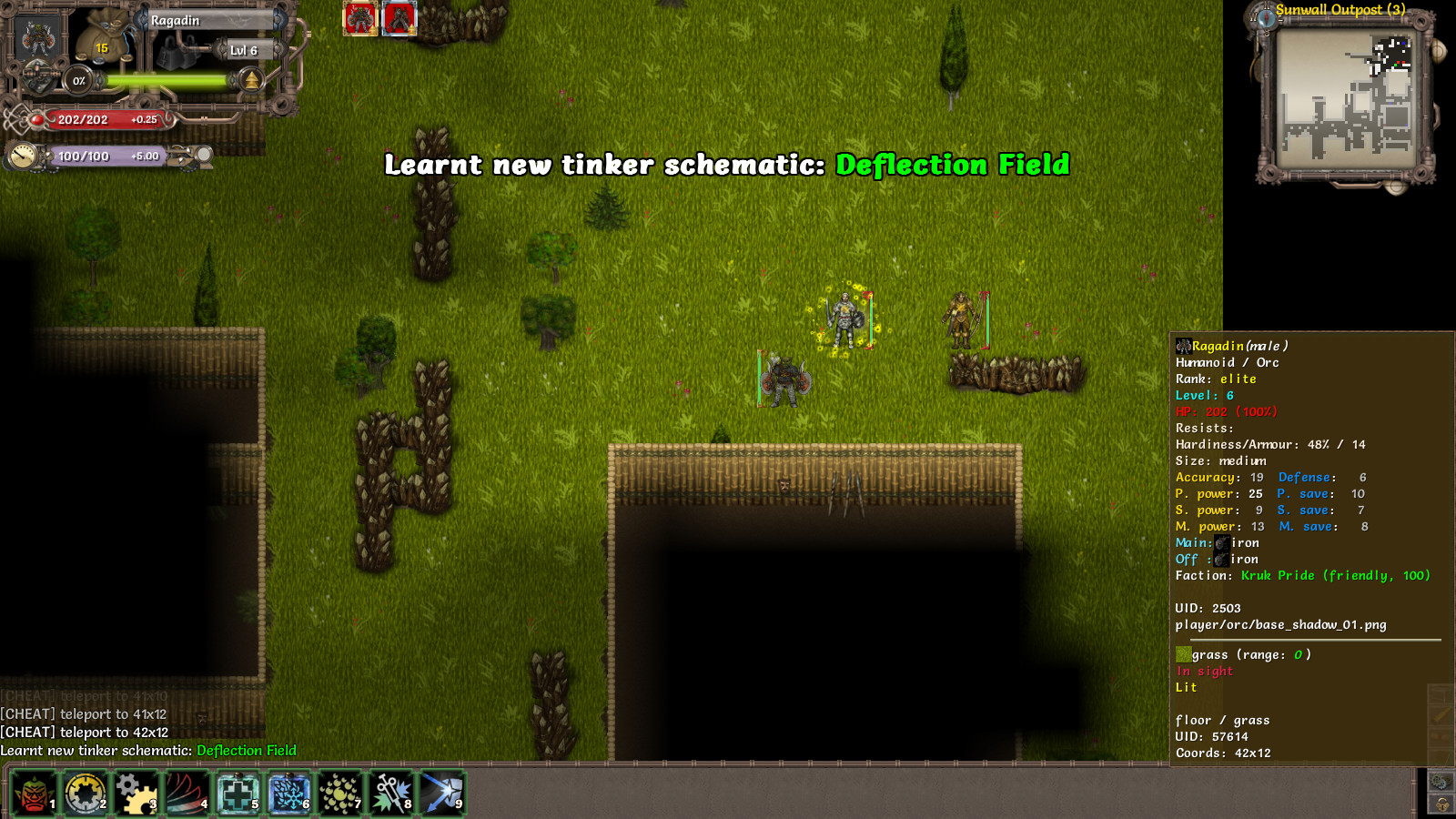Viewport: 1456px width, 819px height.
Task: Open the Deflection Field schematic link
Action: 244,750
